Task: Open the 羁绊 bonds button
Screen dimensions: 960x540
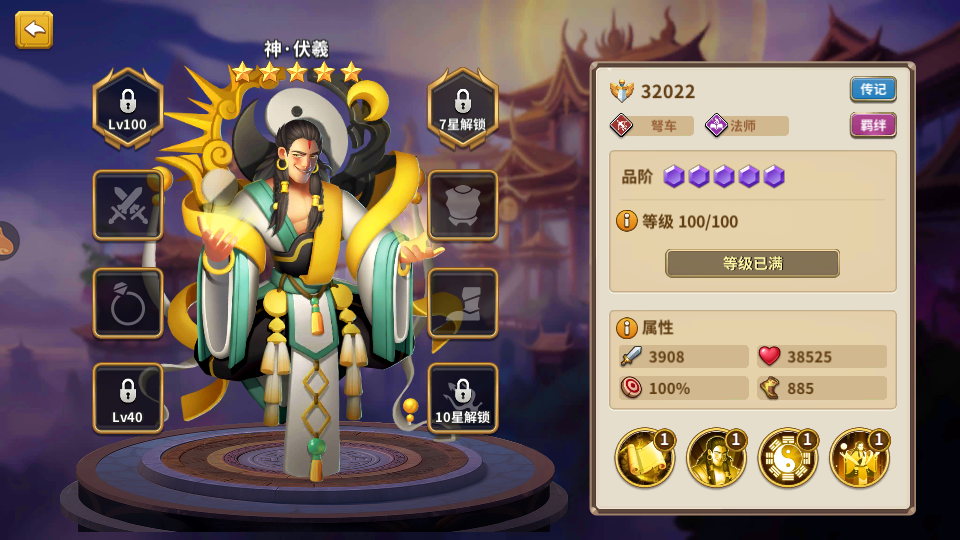Action: click(872, 125)
